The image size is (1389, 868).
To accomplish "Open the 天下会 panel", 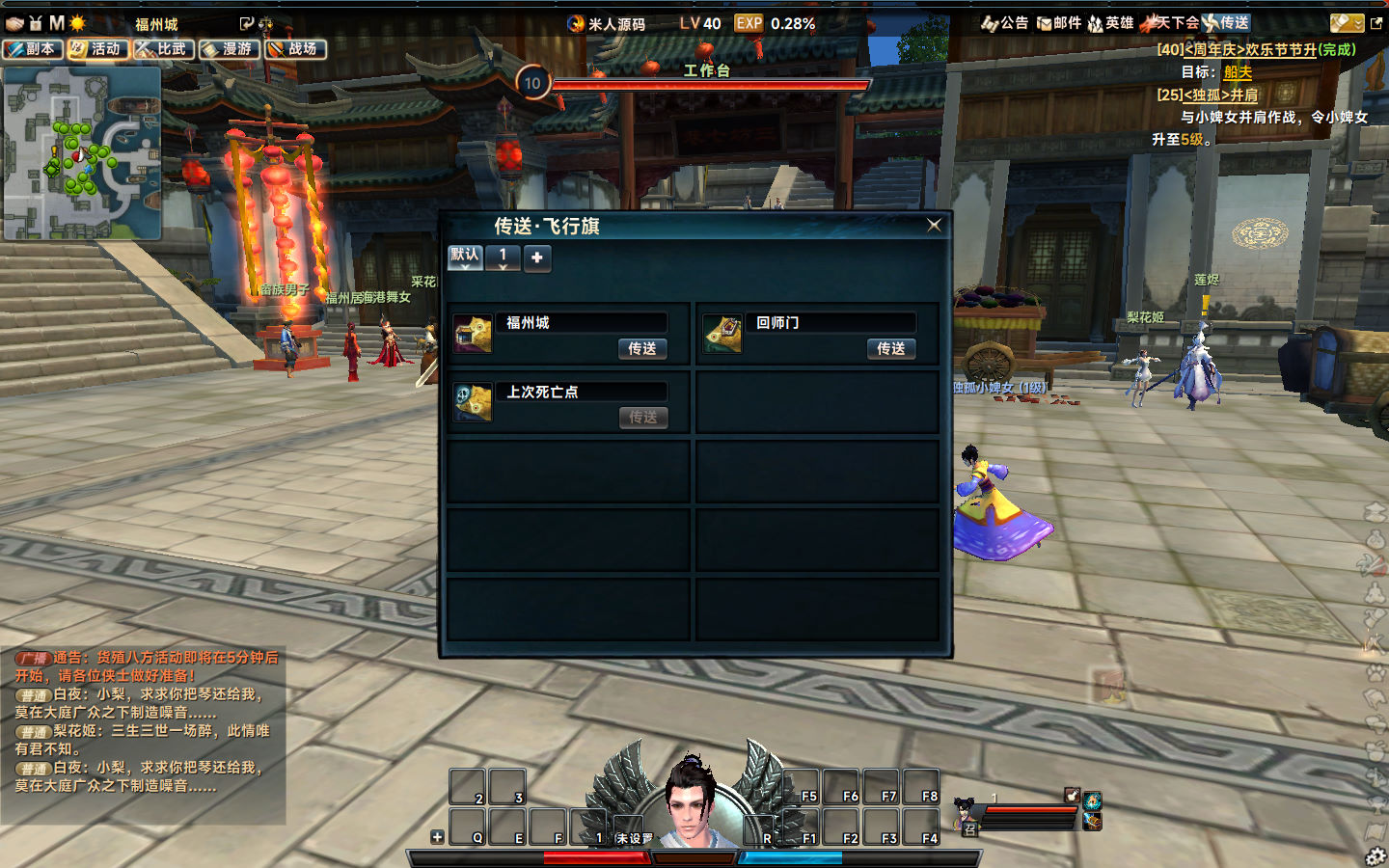I will [x=1171, y=23].
